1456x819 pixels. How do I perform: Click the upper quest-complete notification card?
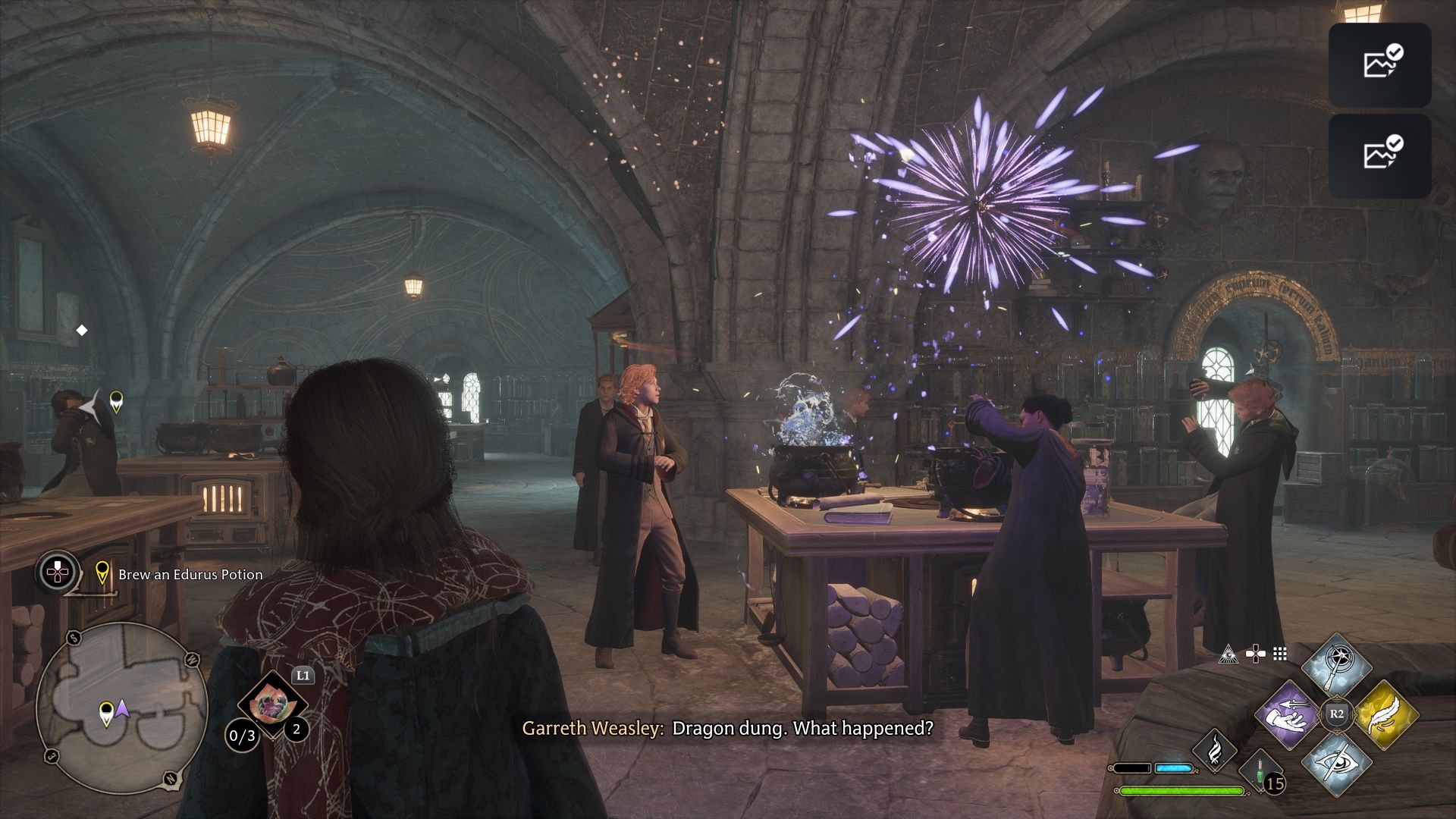click(1382, 64)
